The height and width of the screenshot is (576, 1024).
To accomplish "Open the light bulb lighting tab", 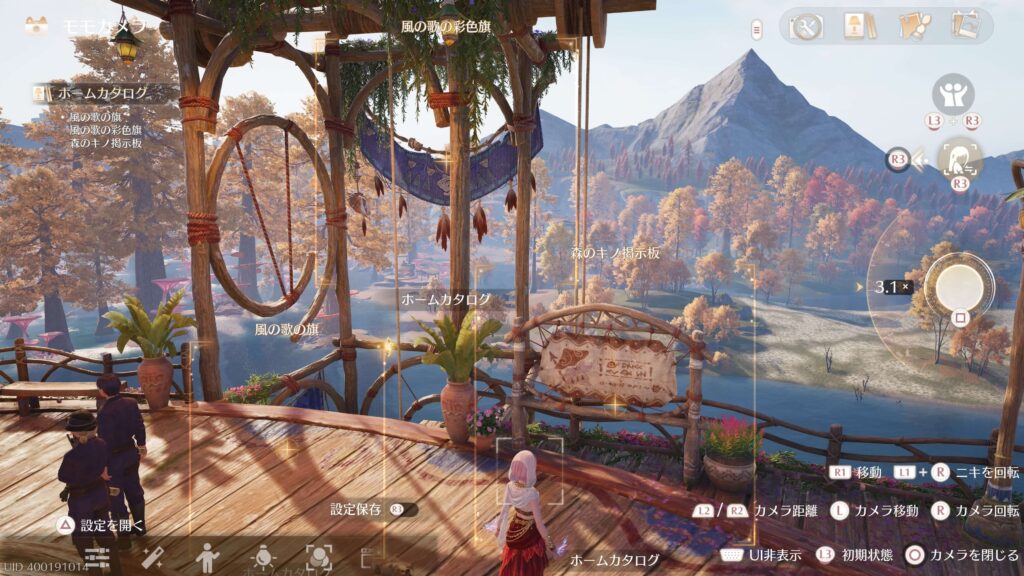I will [263, 557].
